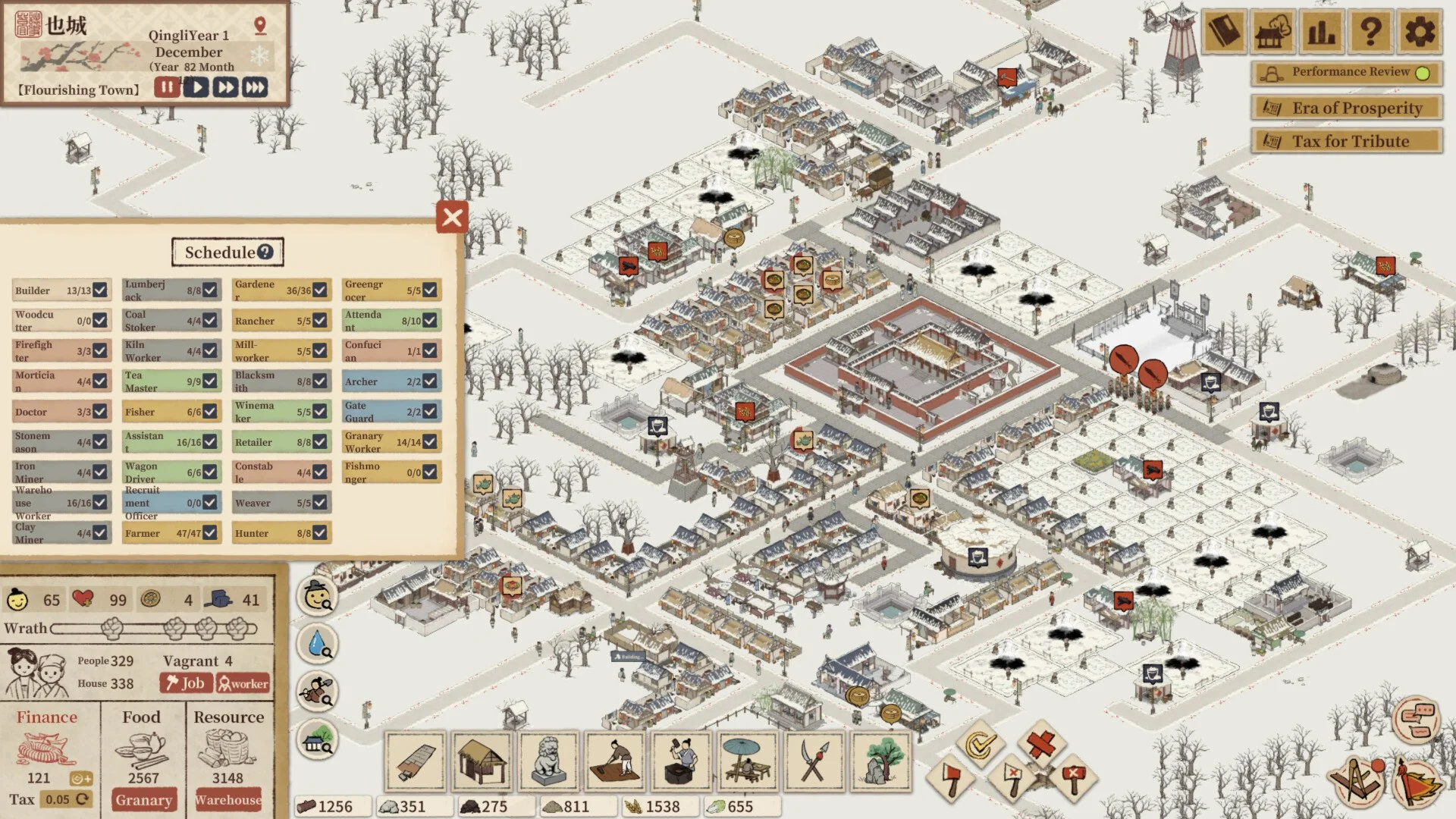1456x819 pixels.
Task: Close the Schedule panel
Action: [x=452, y=218]
